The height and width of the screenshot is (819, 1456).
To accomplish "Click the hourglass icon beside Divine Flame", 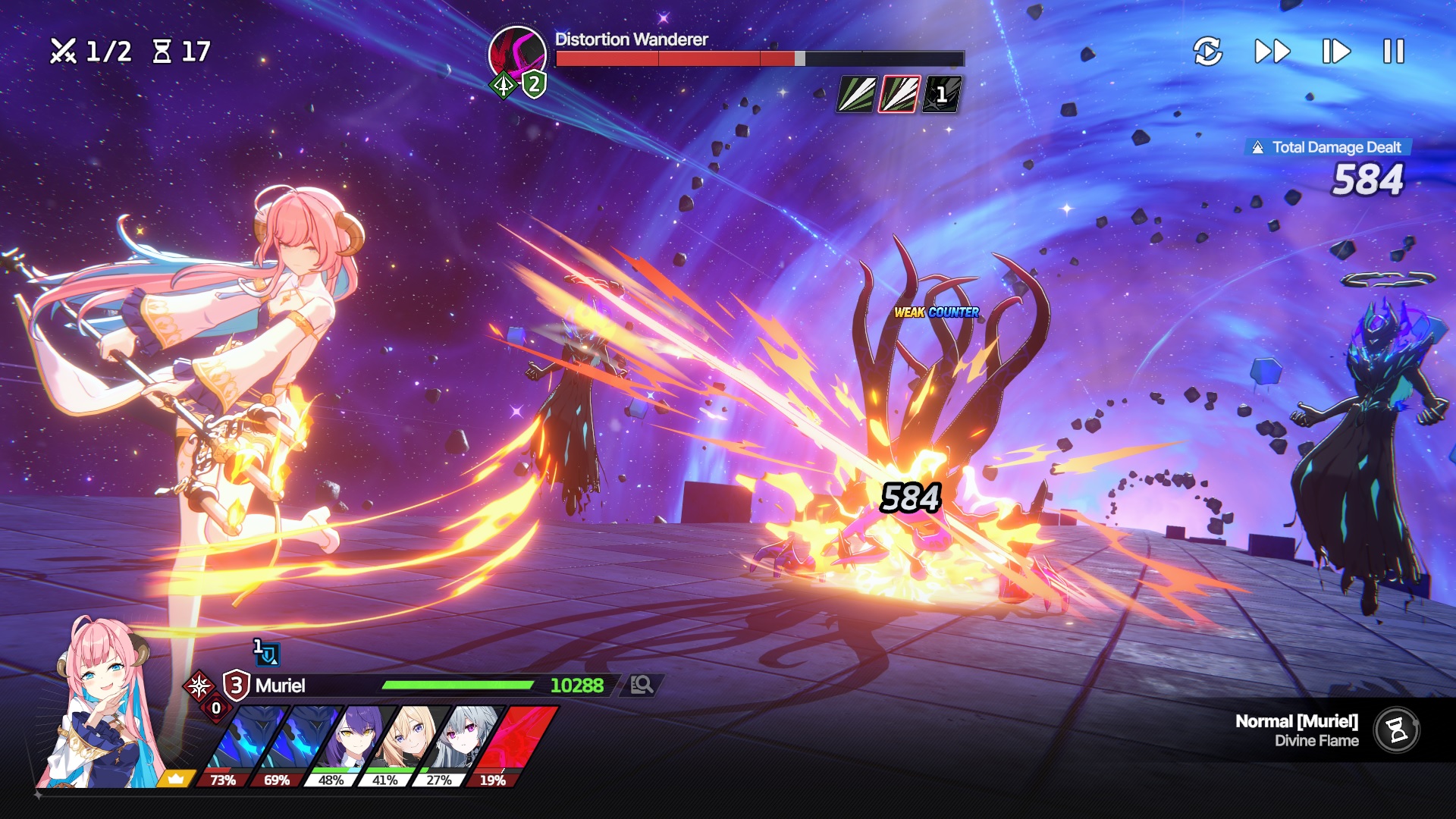I will pyautogui.click(x=1397, y=730).
